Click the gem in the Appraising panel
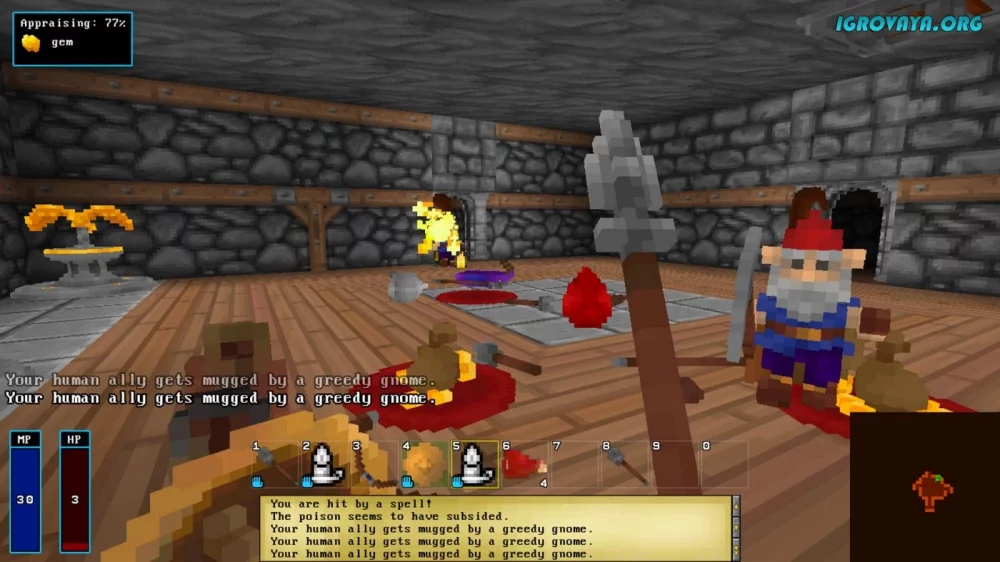Screen dimensions: 1000x562 (32, 43)
